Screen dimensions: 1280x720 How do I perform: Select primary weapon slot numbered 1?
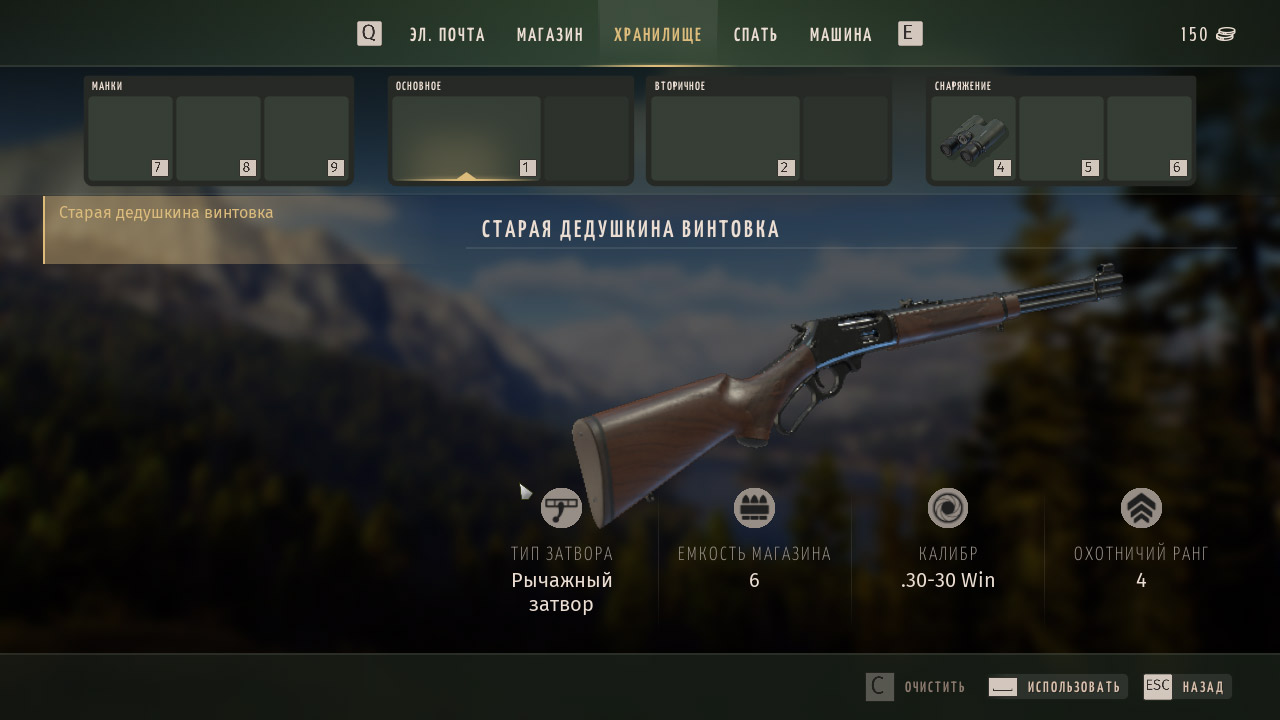[466, 138]
